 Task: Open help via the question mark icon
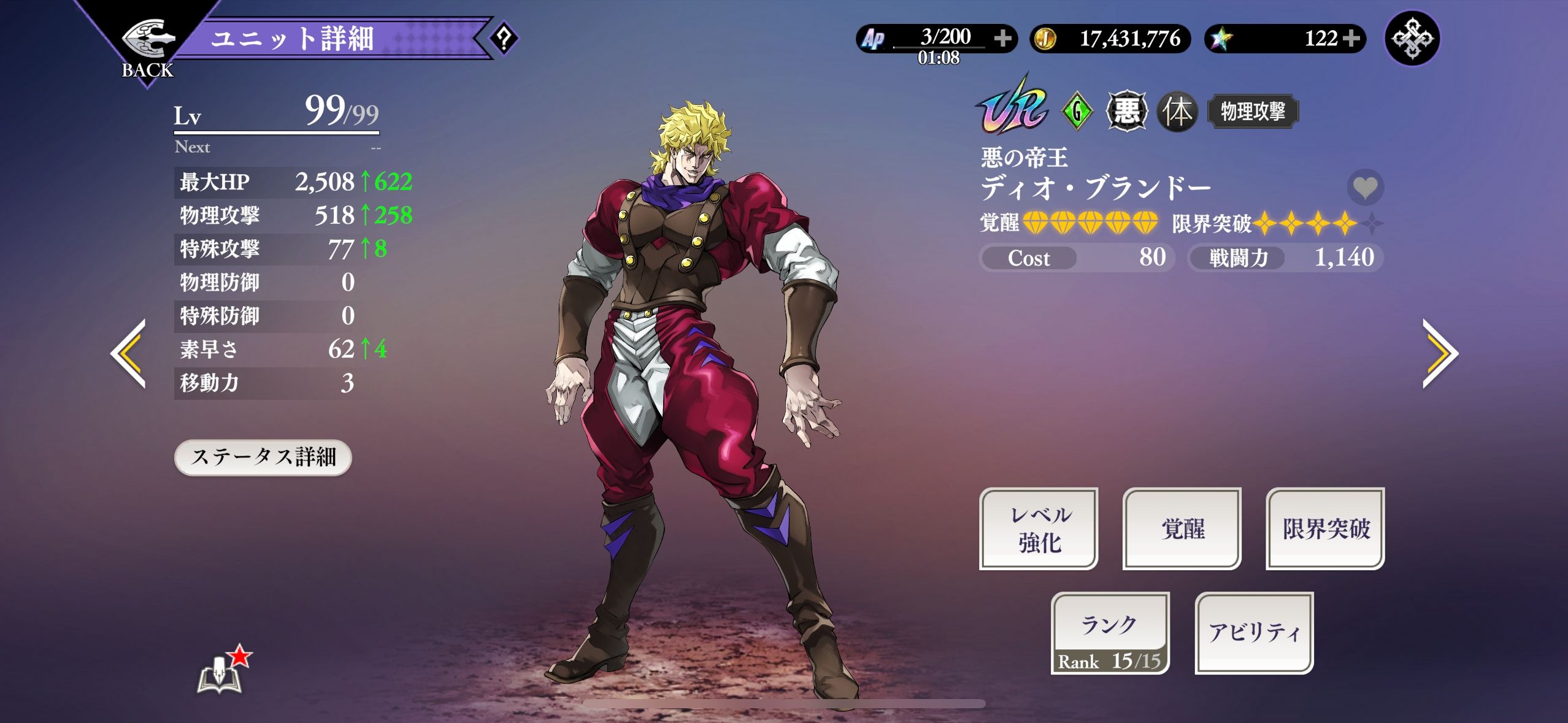click(x=504, y=39)
